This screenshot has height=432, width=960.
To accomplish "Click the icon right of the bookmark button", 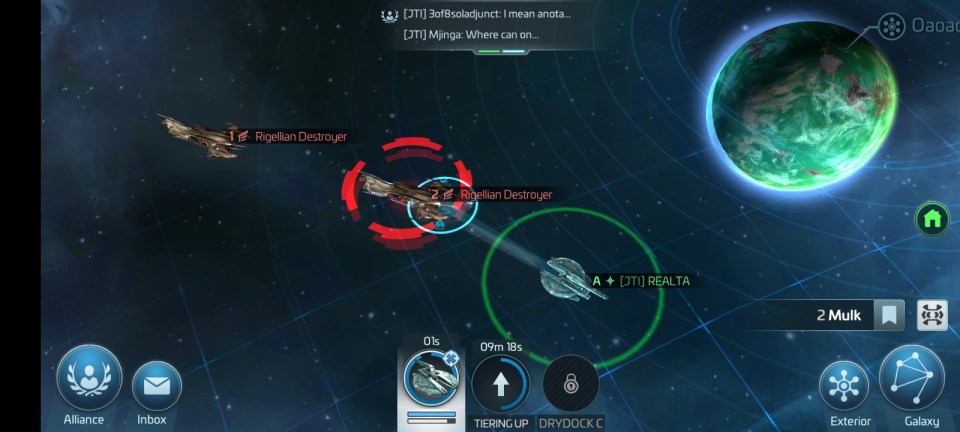I will point(932,316).
